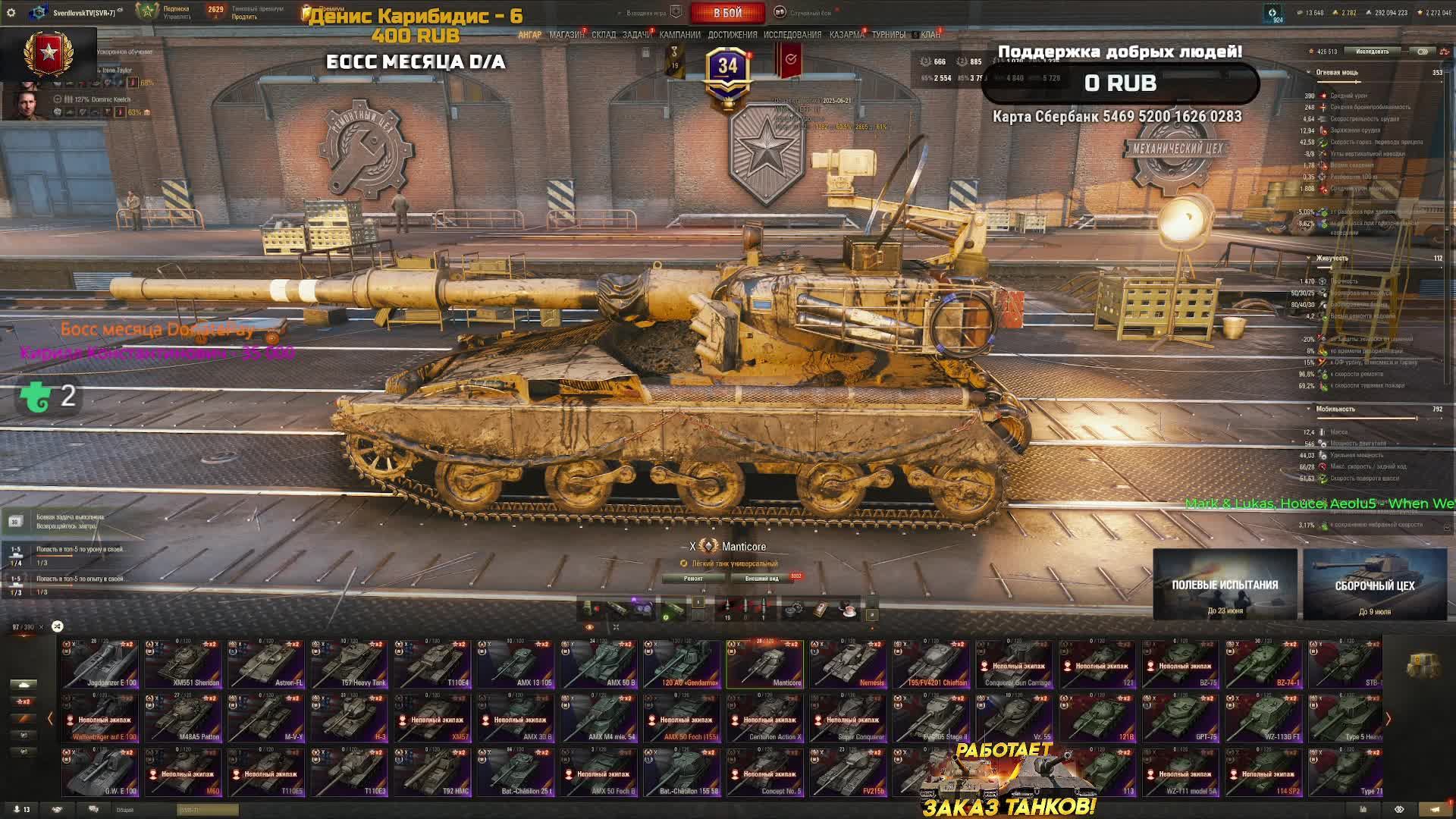The height and width of the screenshot is (819, 1456).
Task: Switch to the СКЛАД depot tab
Action: point(604,35)
